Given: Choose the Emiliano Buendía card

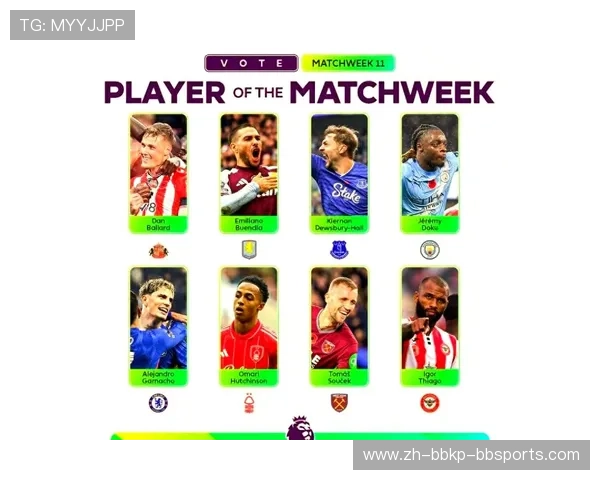Looking at the screenshot, I should click(x=248, y=173).
